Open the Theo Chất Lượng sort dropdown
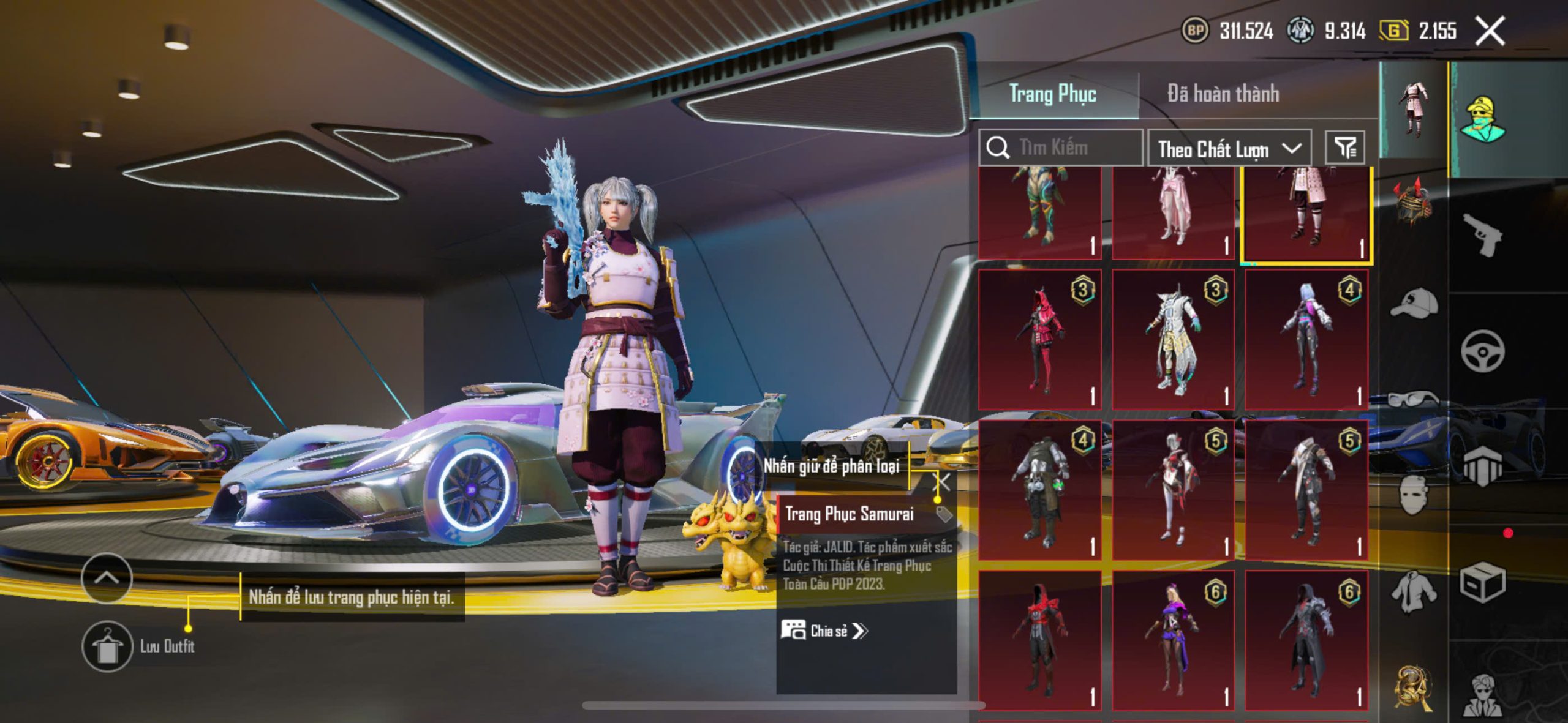1568x723 pixels. (x=1229, y=149)
